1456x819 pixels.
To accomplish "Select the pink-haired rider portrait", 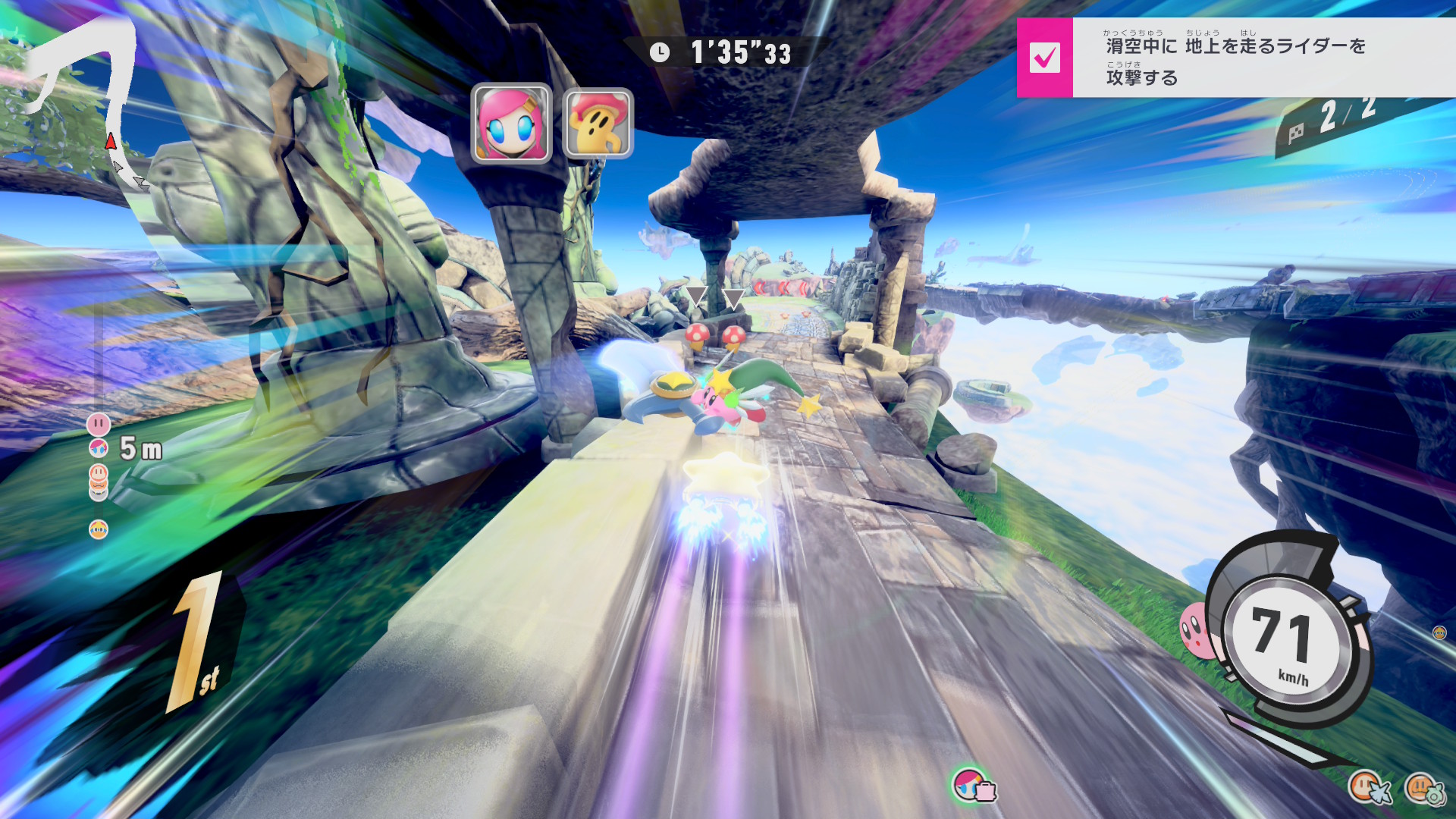I will coord(511,124).
